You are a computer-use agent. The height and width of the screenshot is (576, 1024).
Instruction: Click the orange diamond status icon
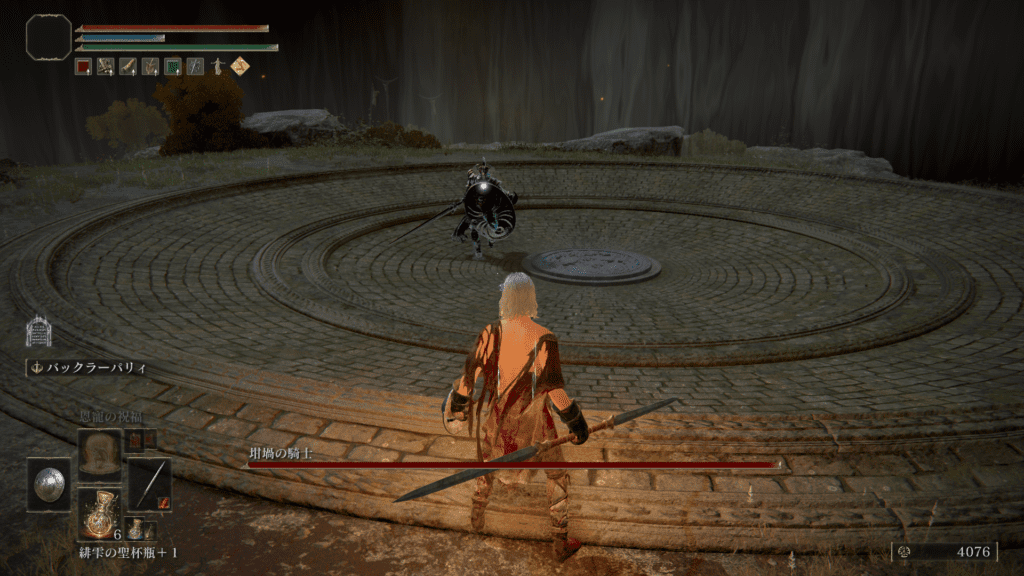(x=240, y=67)
